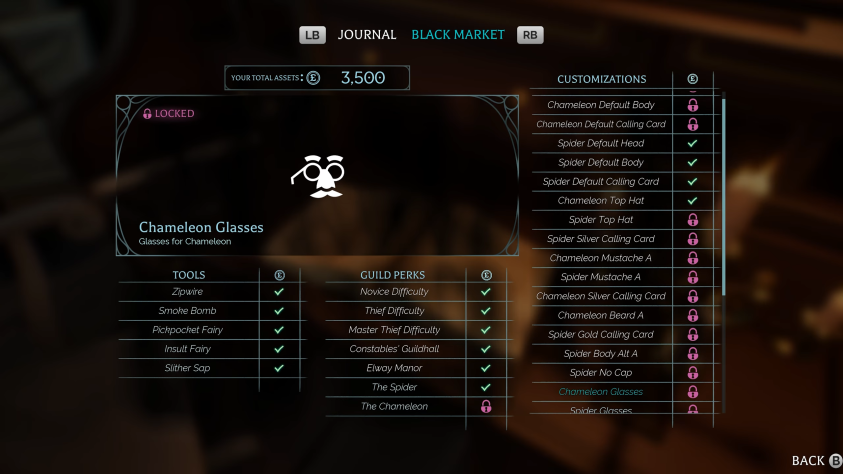
Task: Select the Slither Sap tool
Action: [x=188, y=368]
